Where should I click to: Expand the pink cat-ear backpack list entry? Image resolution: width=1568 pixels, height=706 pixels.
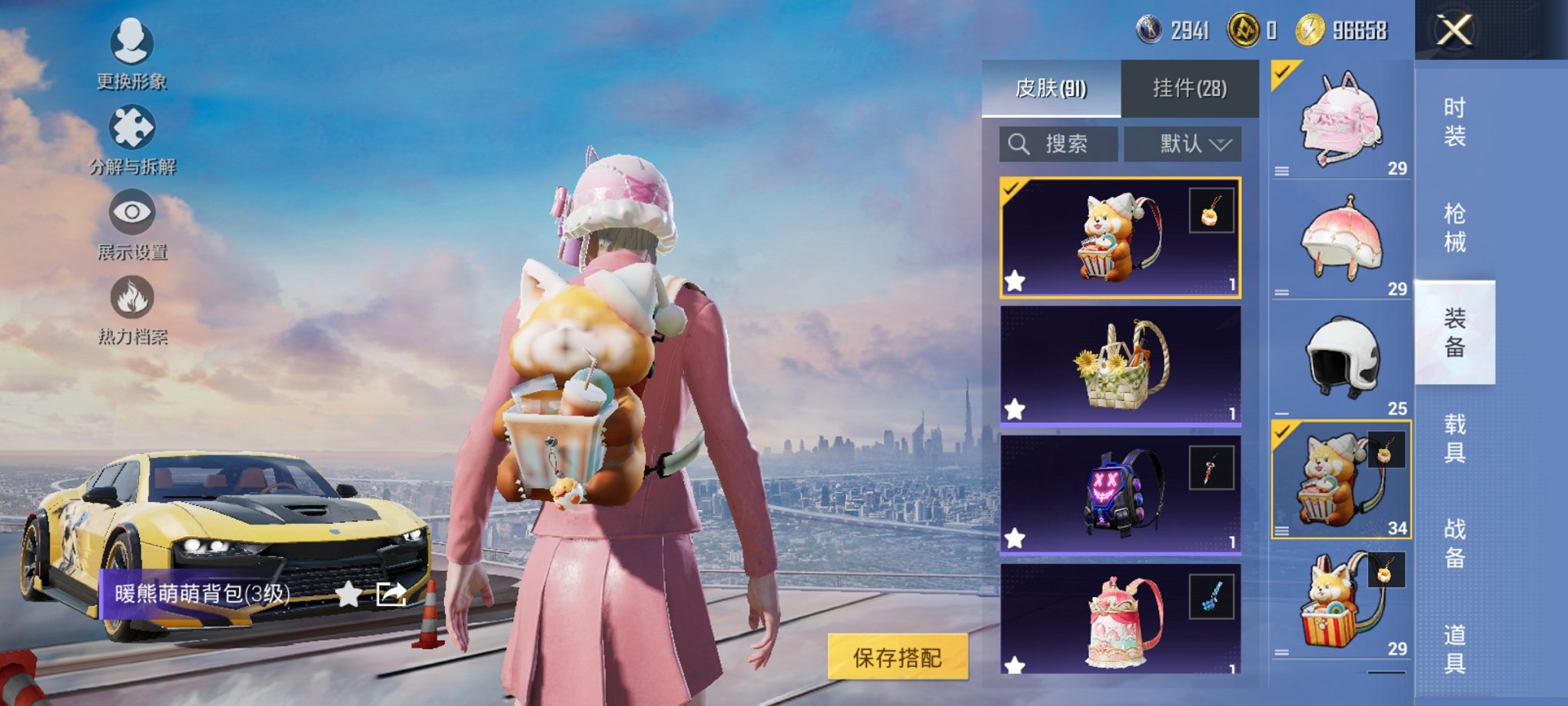coord(1281,172)
